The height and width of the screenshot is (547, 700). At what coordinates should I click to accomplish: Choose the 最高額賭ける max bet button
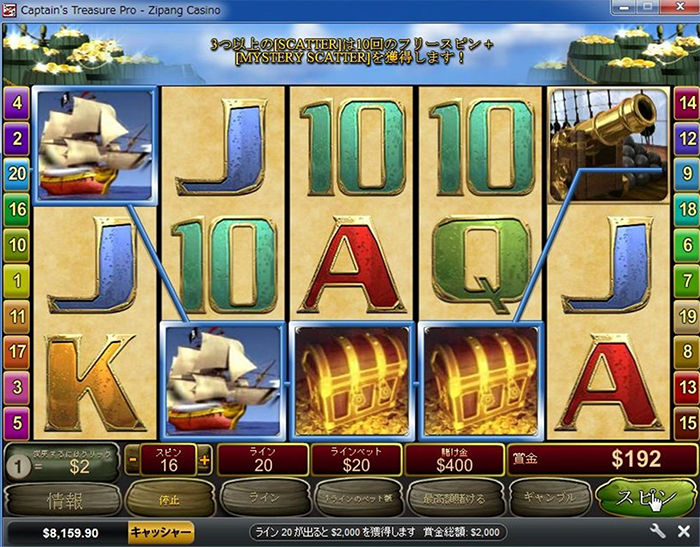[x=452, y=496]
